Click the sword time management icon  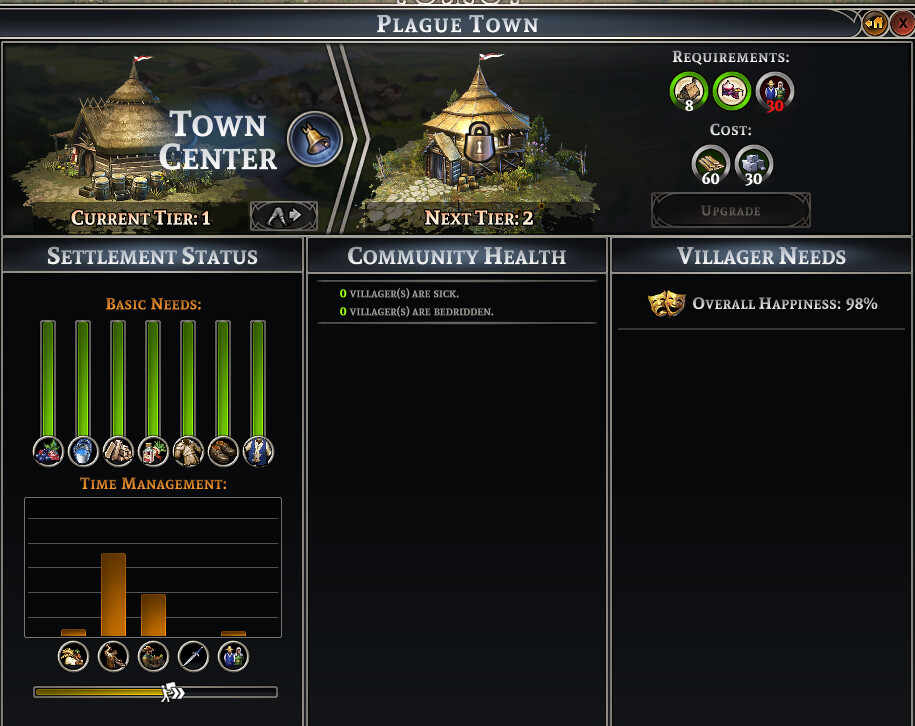(193, 657)
